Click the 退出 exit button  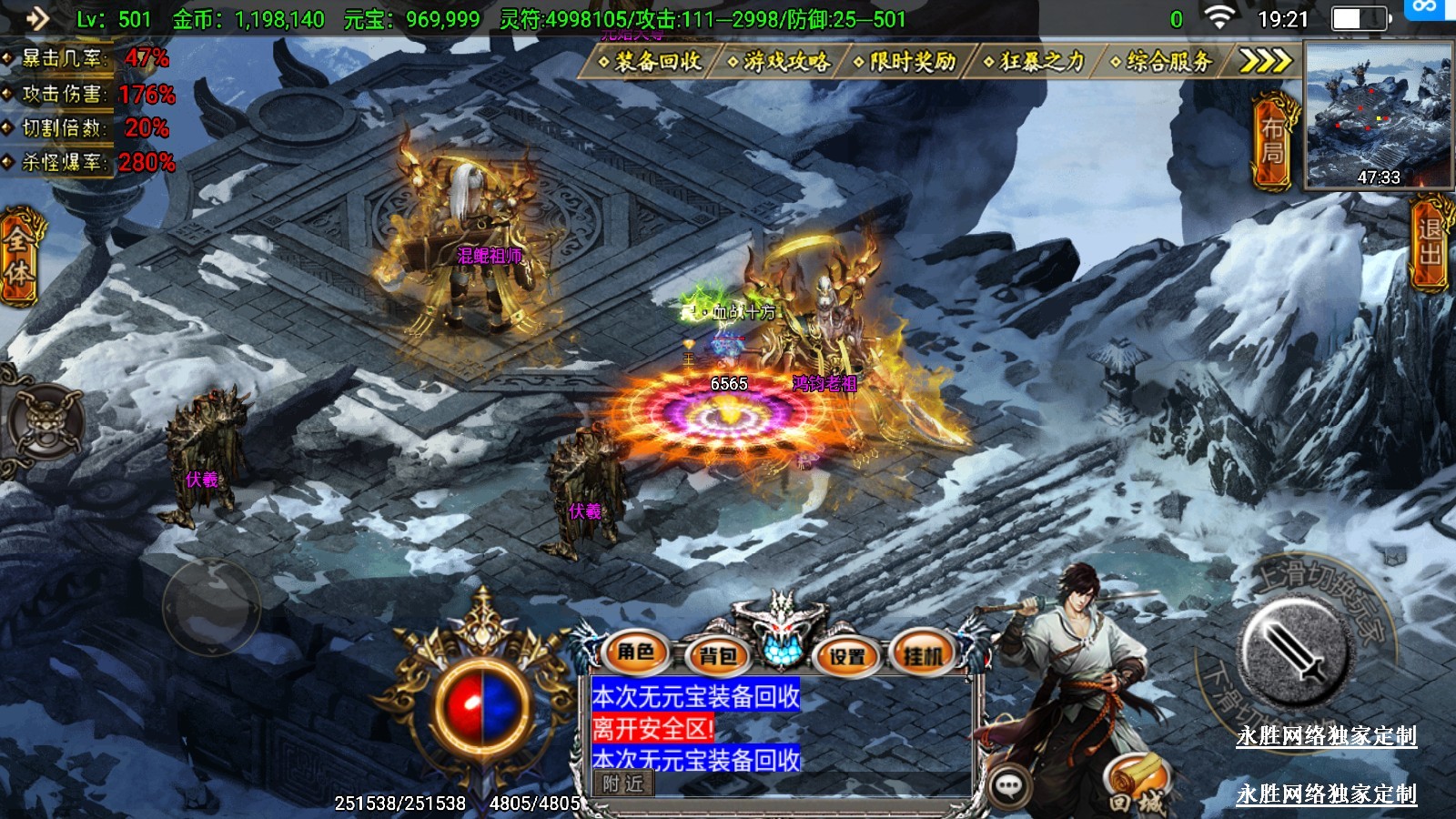[x=1431, y=243]
